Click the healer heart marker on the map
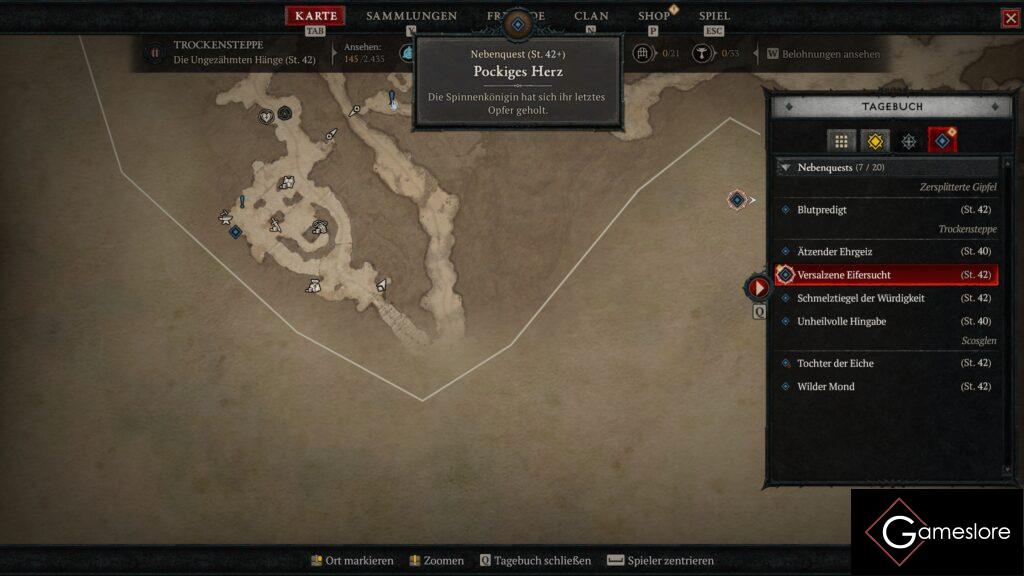The width and height of the screenshot is (1024, 576). coord(266,116)
